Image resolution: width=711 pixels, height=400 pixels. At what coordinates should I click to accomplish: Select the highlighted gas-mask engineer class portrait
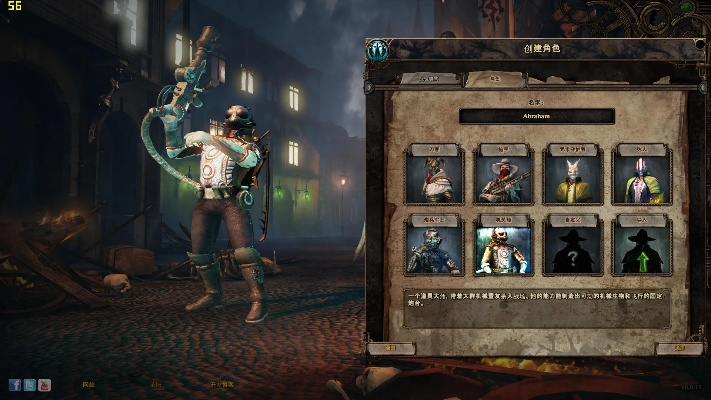504,247
